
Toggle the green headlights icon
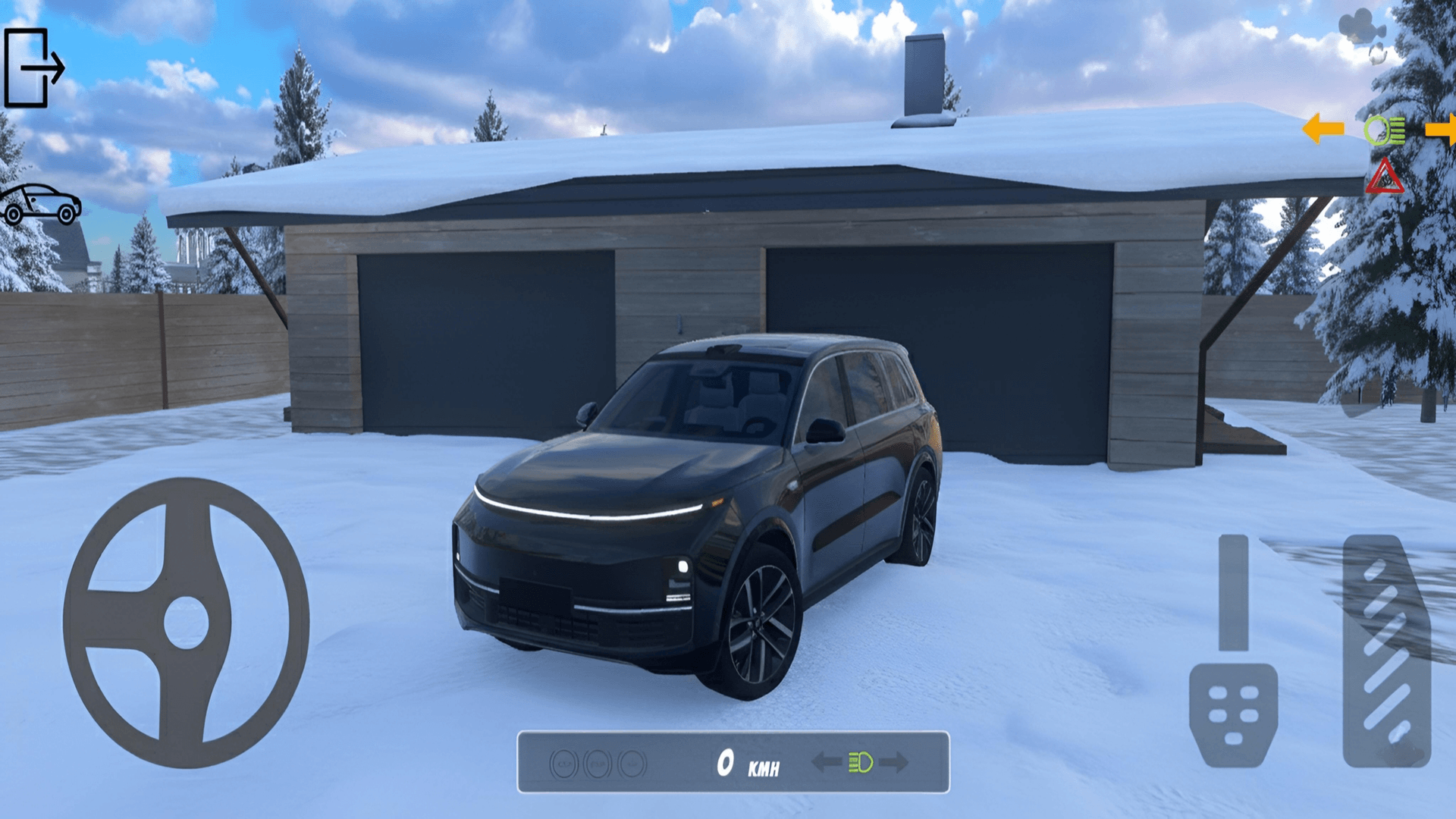(1384, 130)
